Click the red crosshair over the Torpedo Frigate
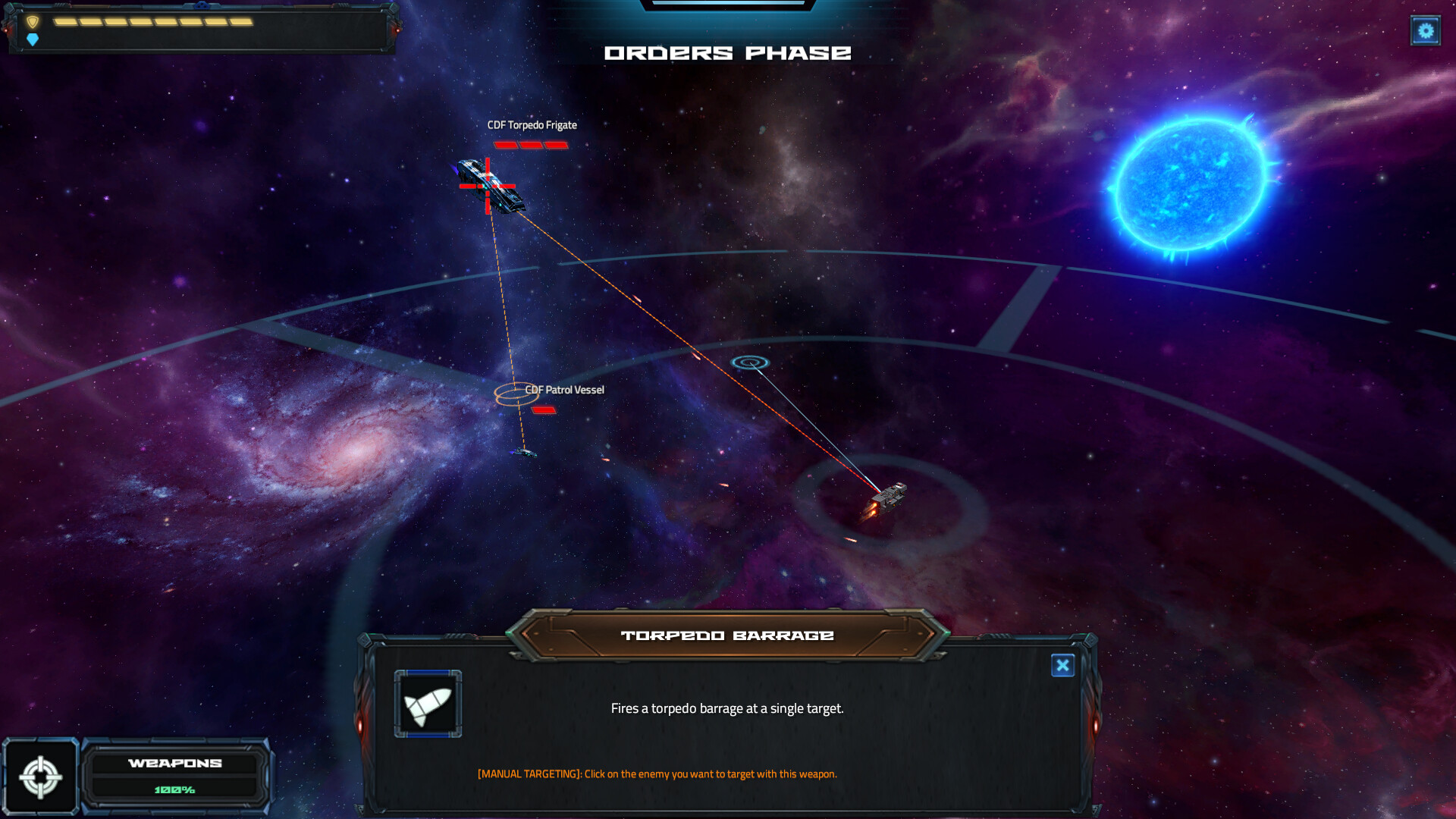 tap(488, 186)
